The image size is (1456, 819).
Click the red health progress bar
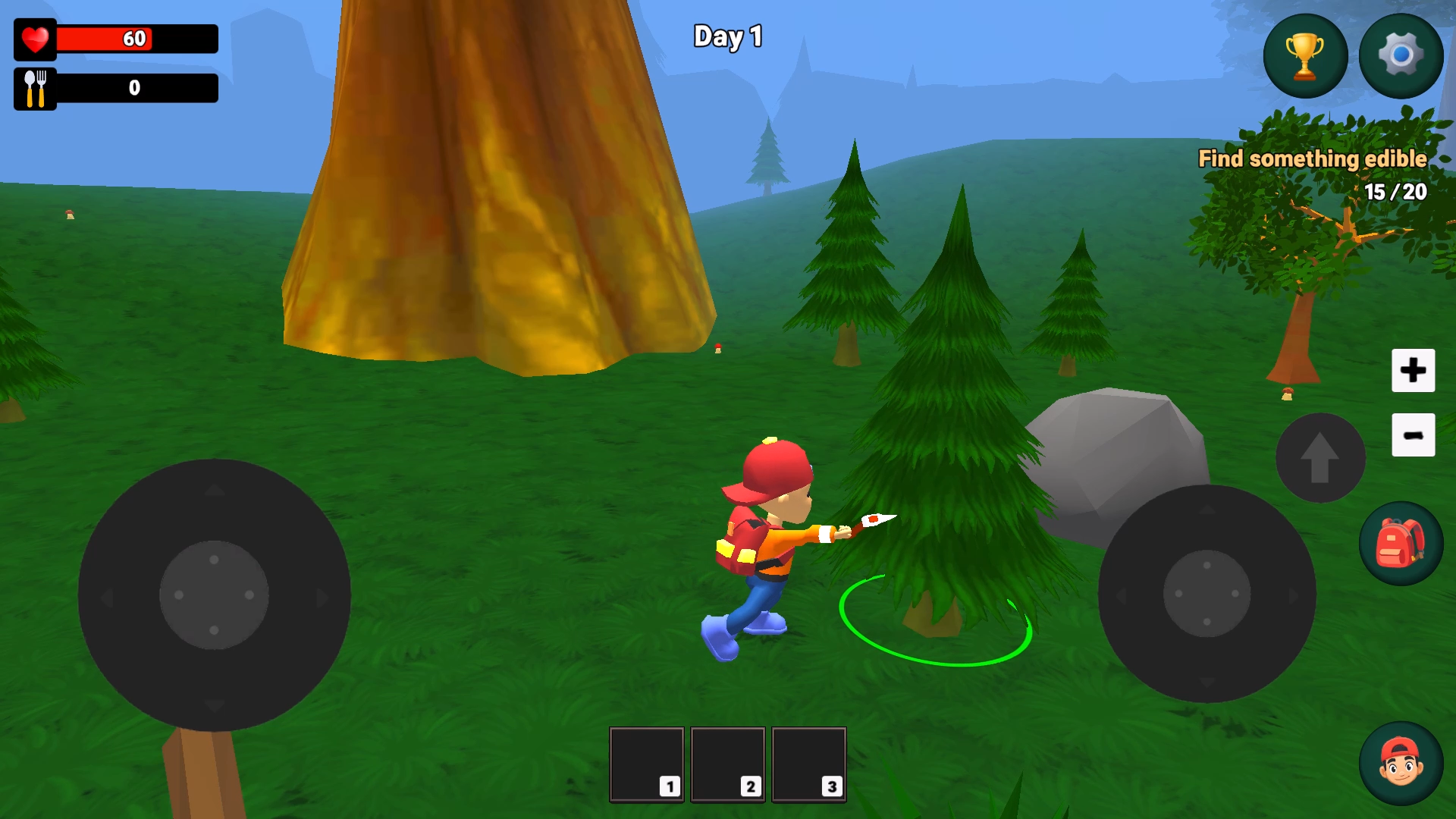pos(136,39)
